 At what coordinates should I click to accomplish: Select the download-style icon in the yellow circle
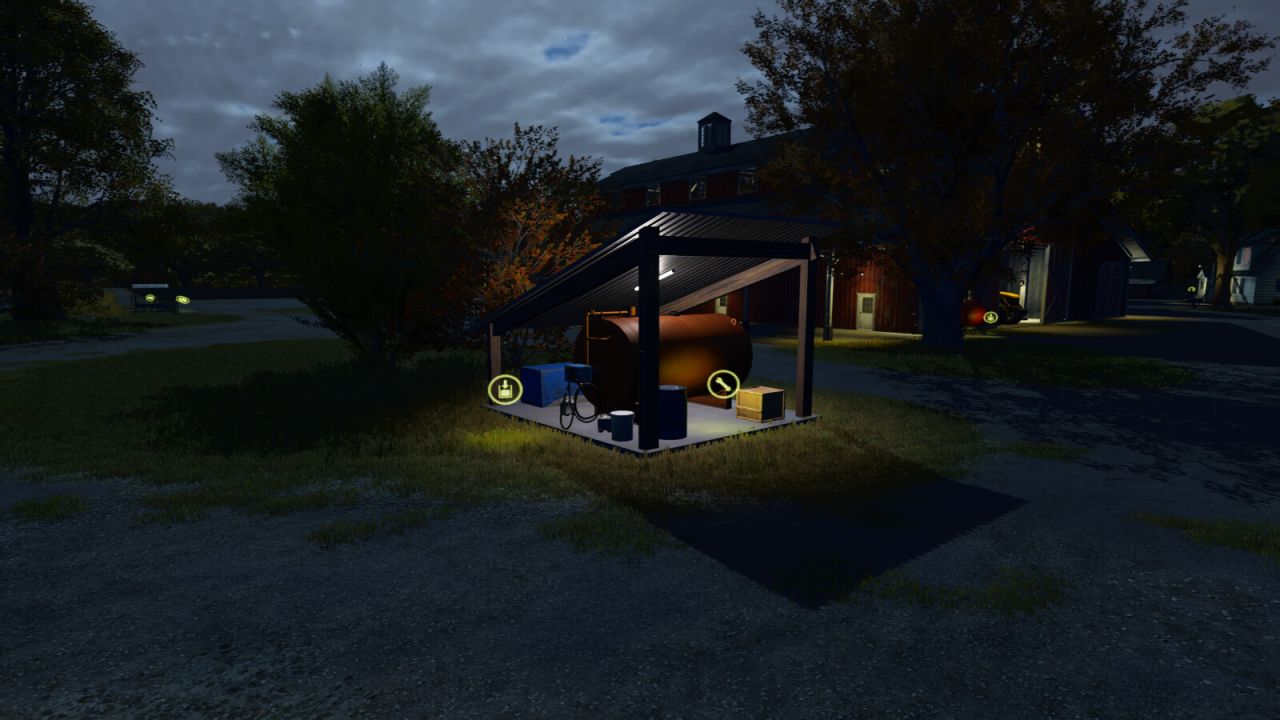[503, 388]
